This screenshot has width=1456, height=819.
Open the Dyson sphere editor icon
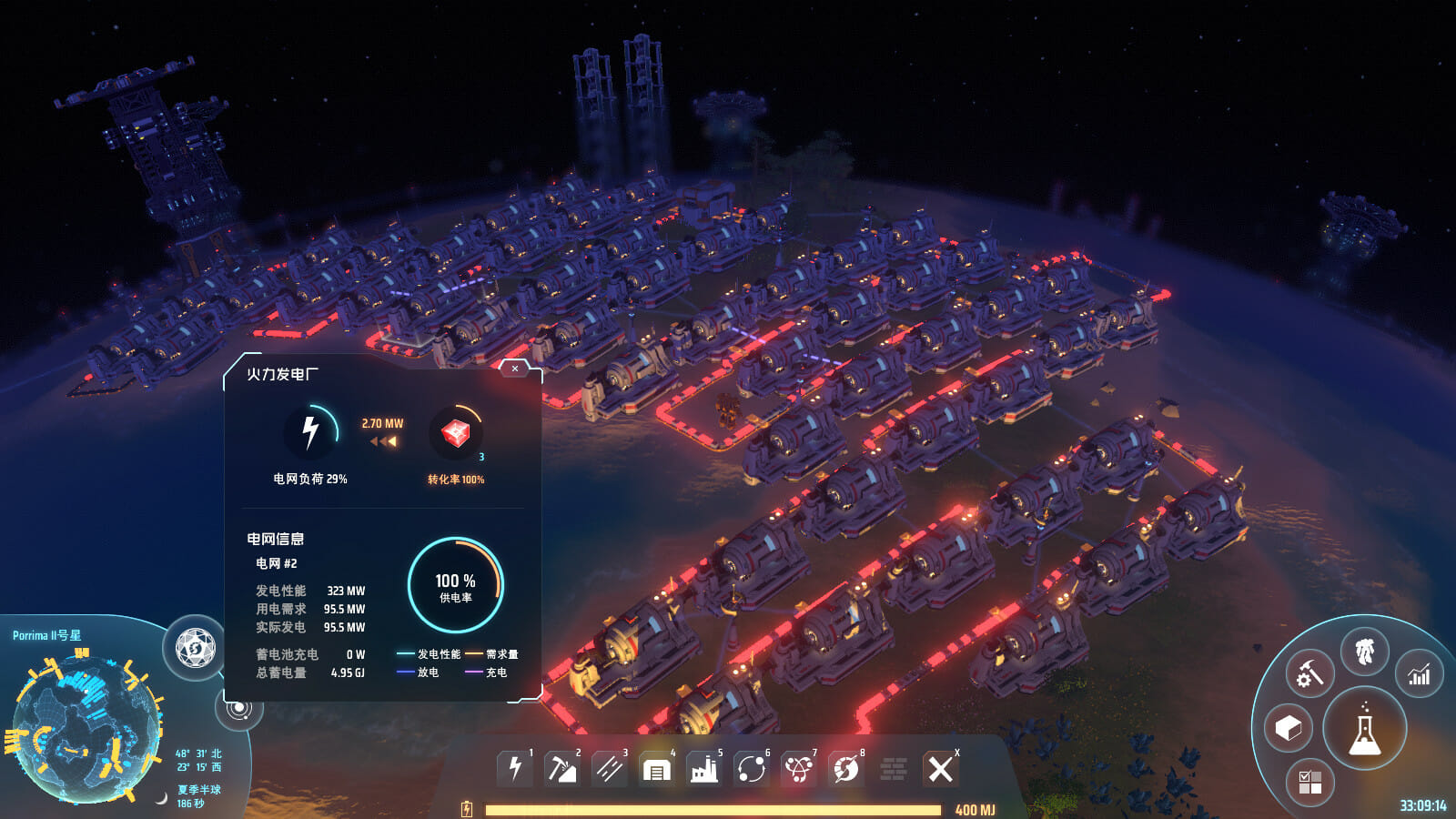click(x=195, y=648)
